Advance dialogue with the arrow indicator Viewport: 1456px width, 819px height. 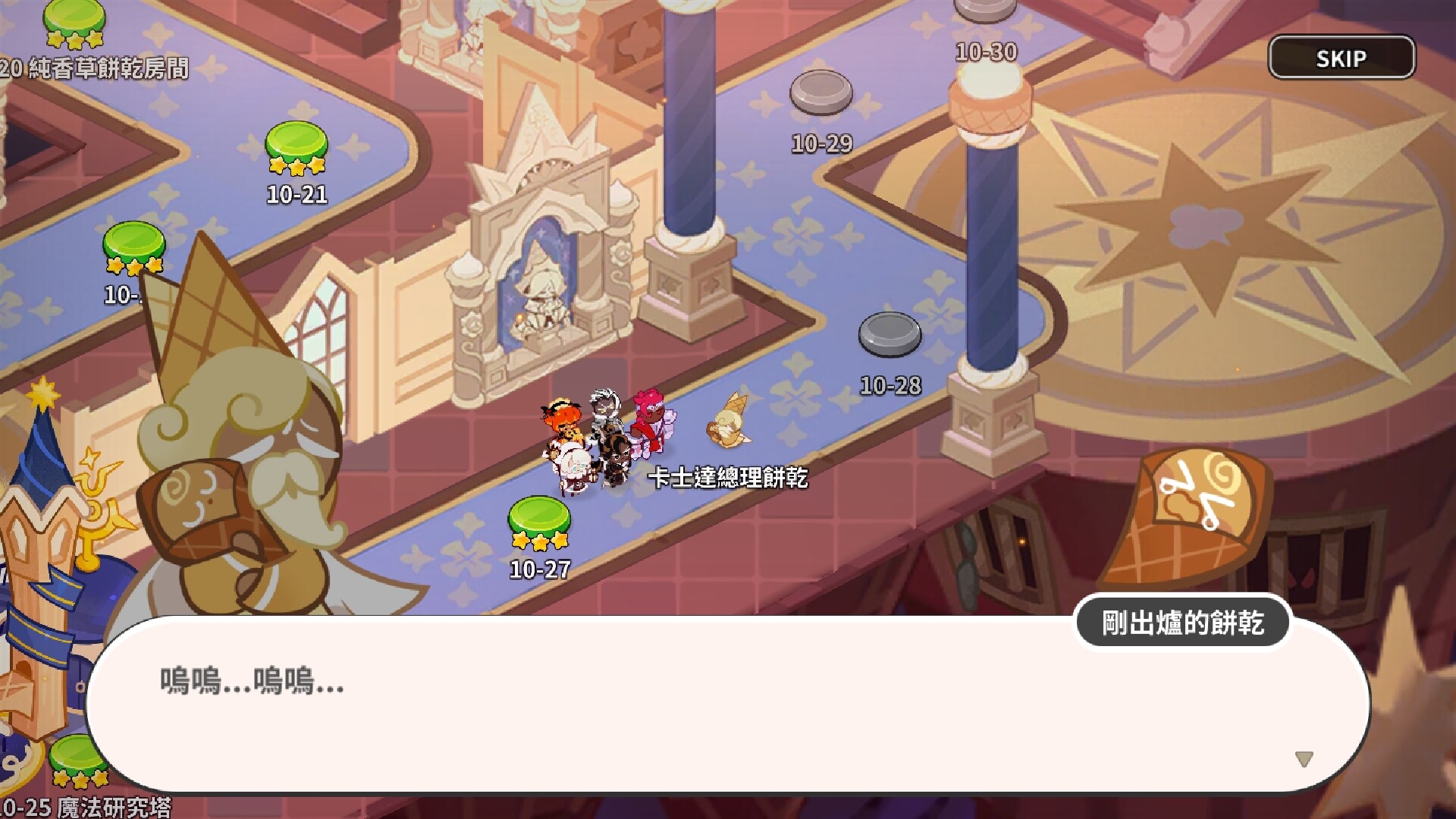coord(1304,758)
